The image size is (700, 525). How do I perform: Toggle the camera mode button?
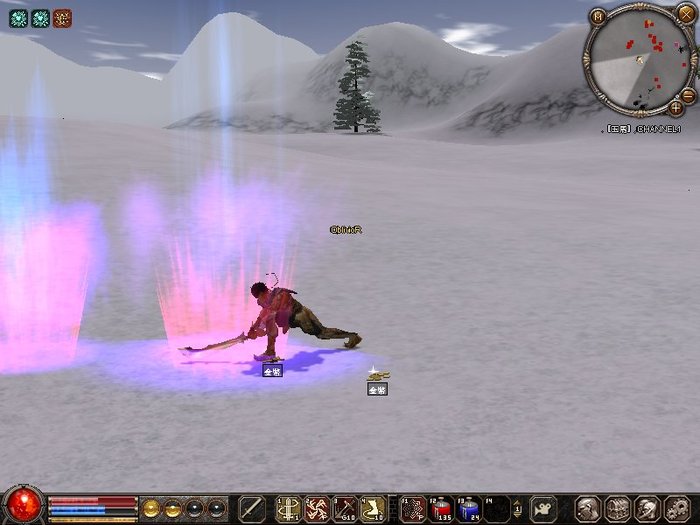coord(543,508)
